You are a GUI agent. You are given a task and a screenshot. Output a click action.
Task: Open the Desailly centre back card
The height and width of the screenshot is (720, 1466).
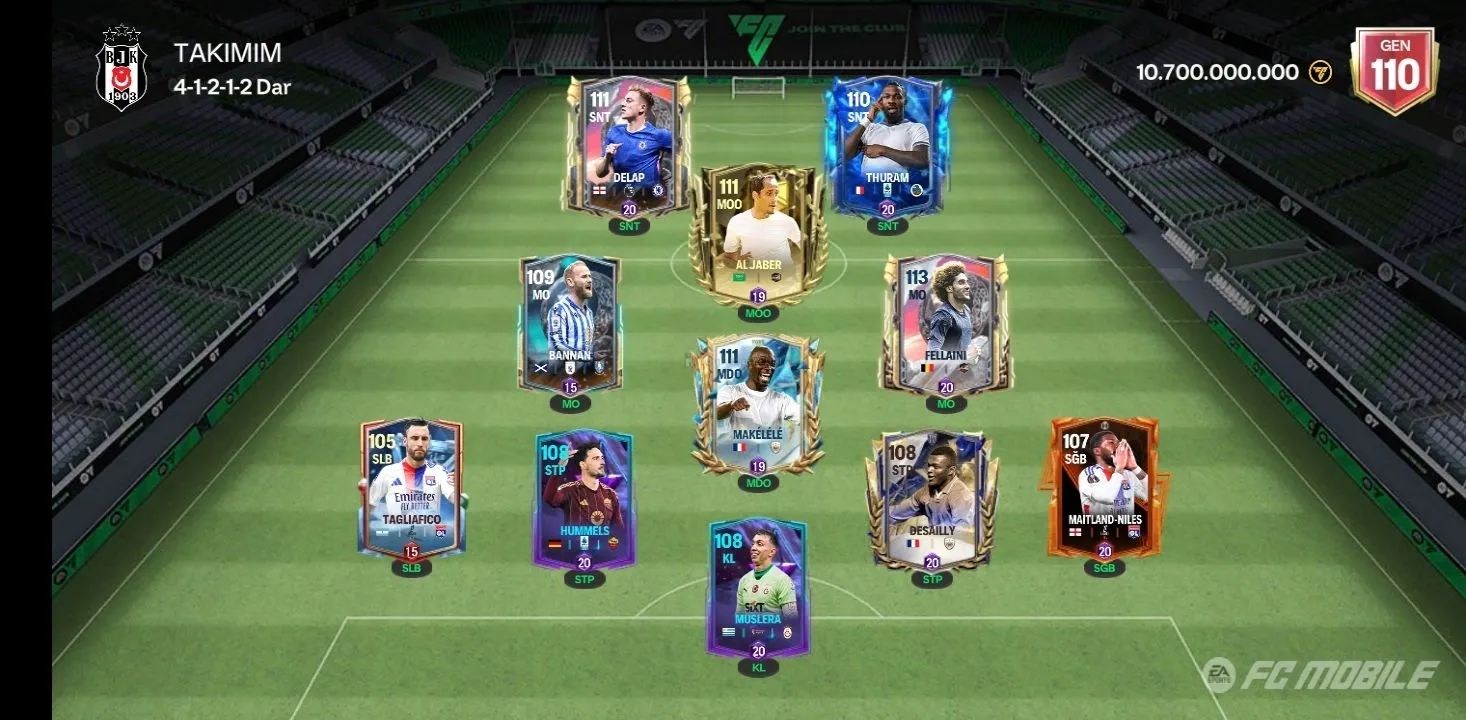coord(931,500)
